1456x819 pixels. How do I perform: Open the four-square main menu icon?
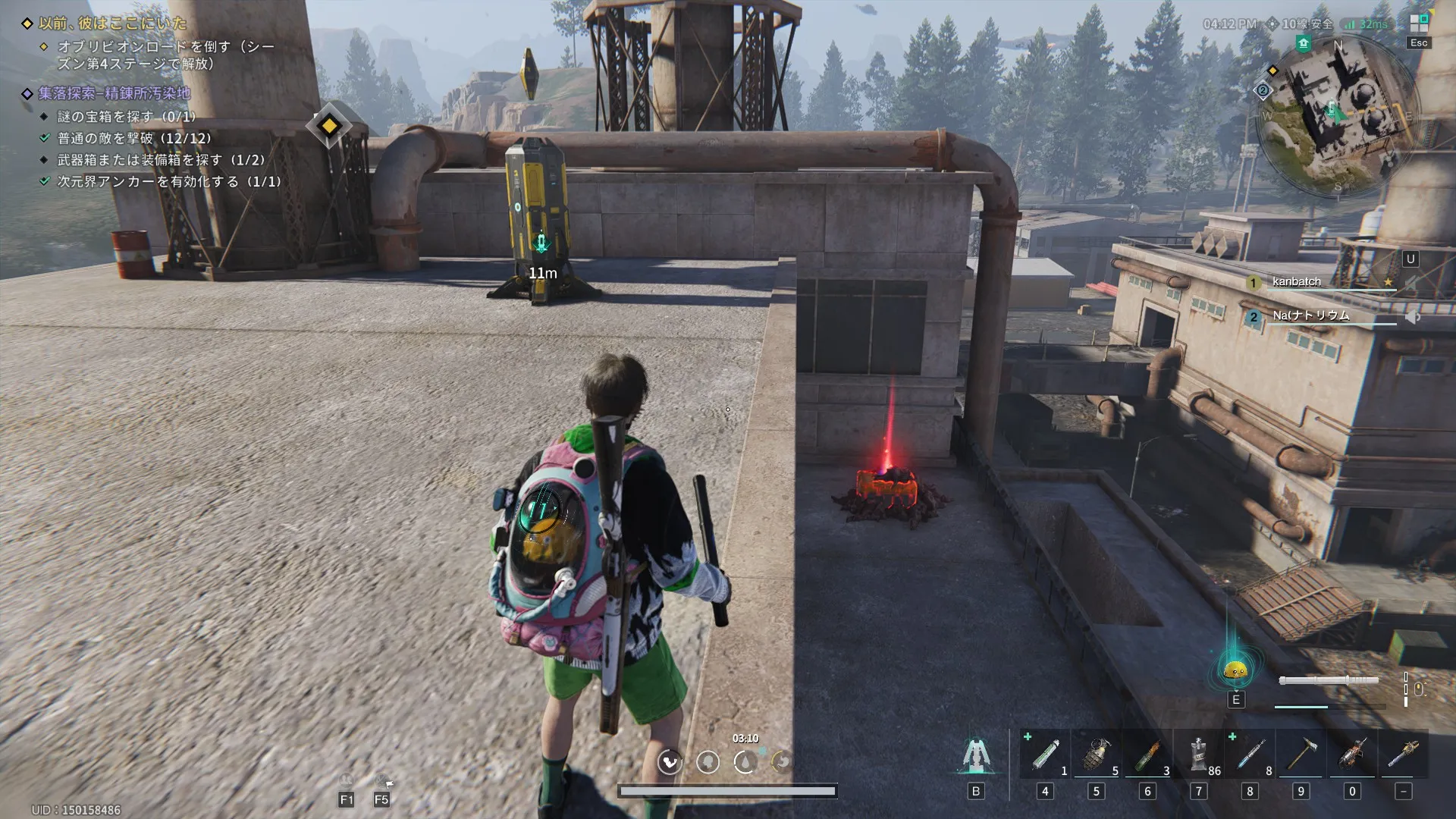coord(1419,22)
